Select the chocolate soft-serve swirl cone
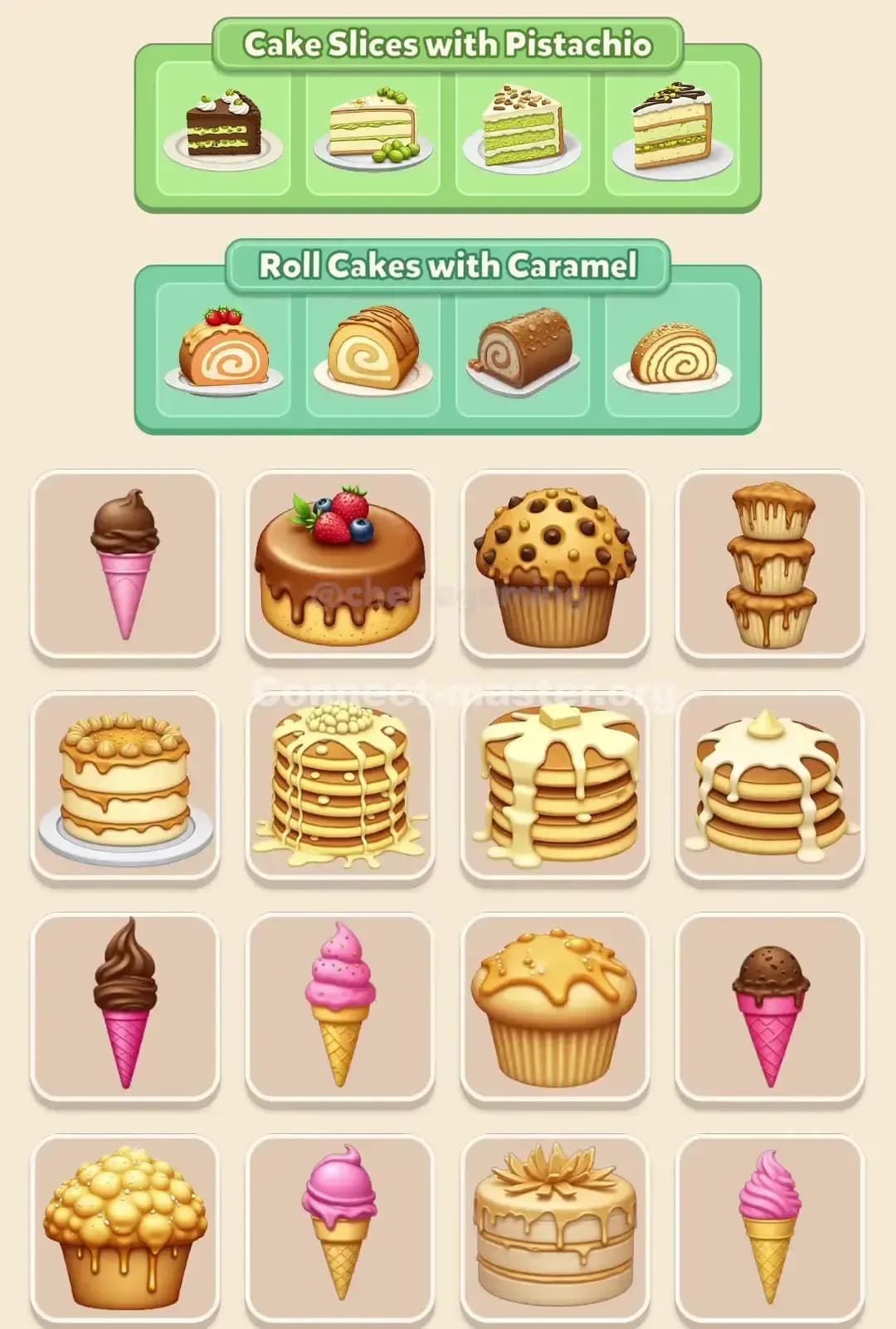This screenshot has height=1329, width=896. point(124,1007)
